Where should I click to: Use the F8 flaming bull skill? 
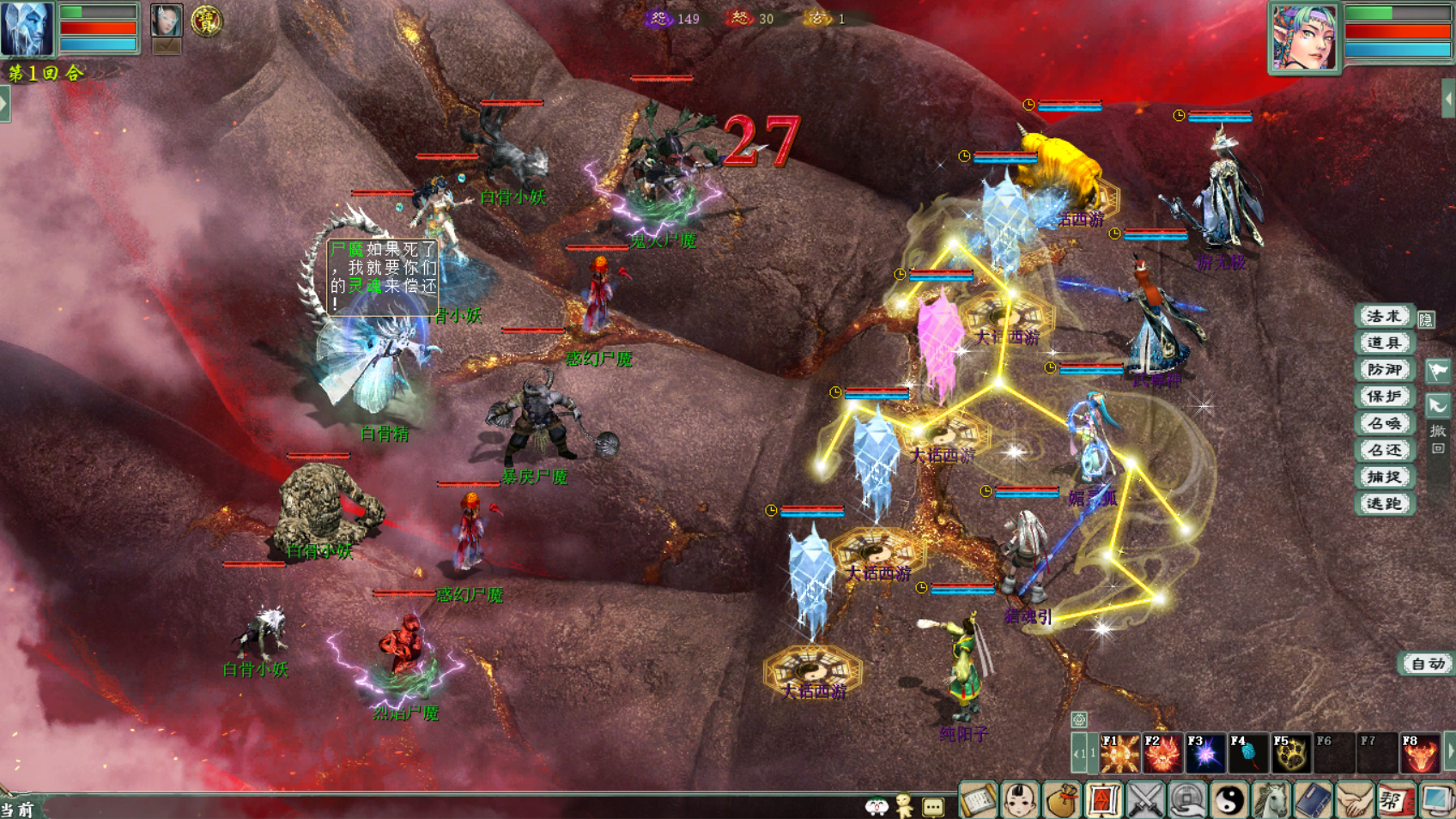tap(1419, 754)
